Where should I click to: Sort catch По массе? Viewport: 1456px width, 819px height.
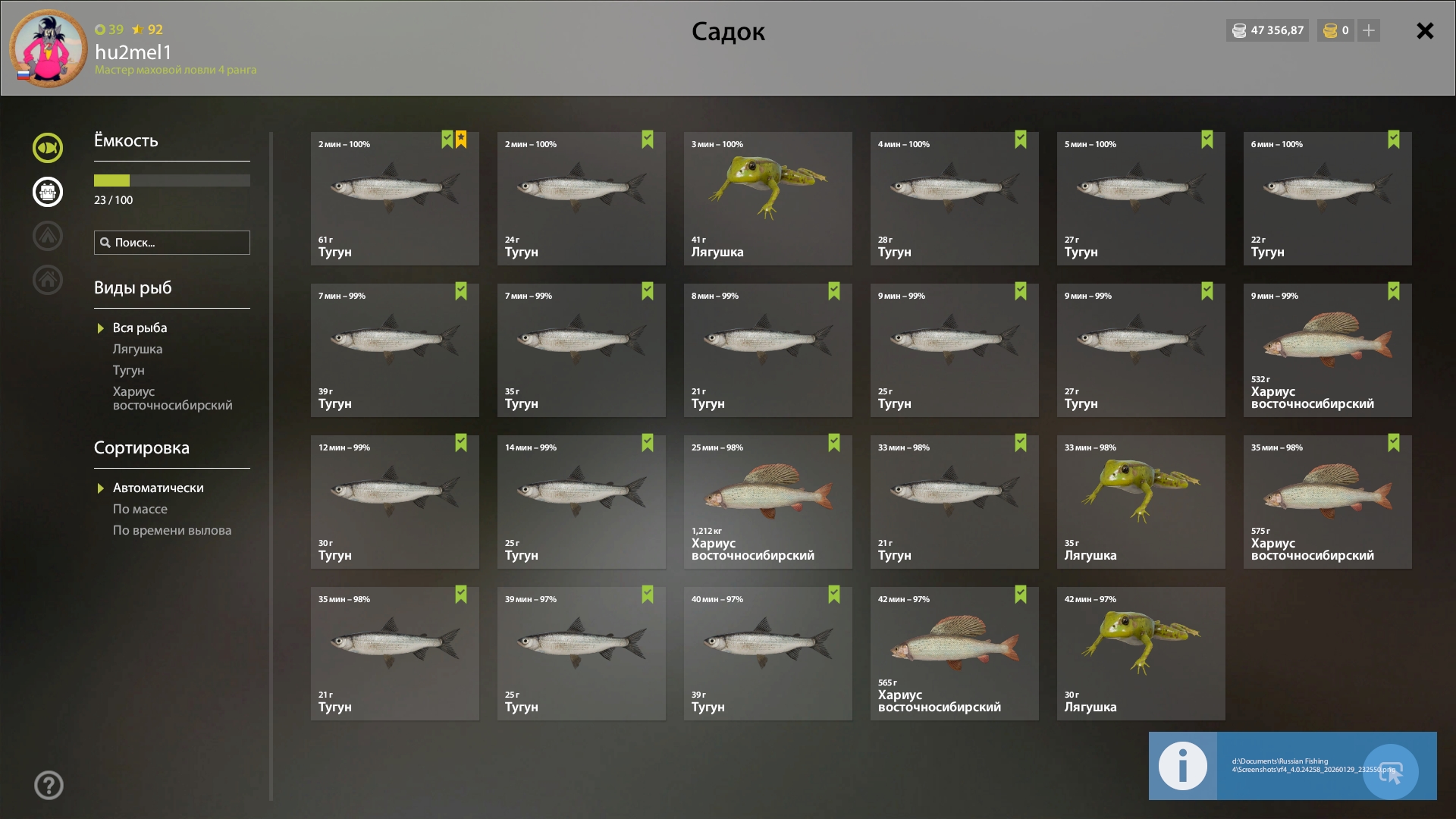pyautogui.click(x=140, y=510)
